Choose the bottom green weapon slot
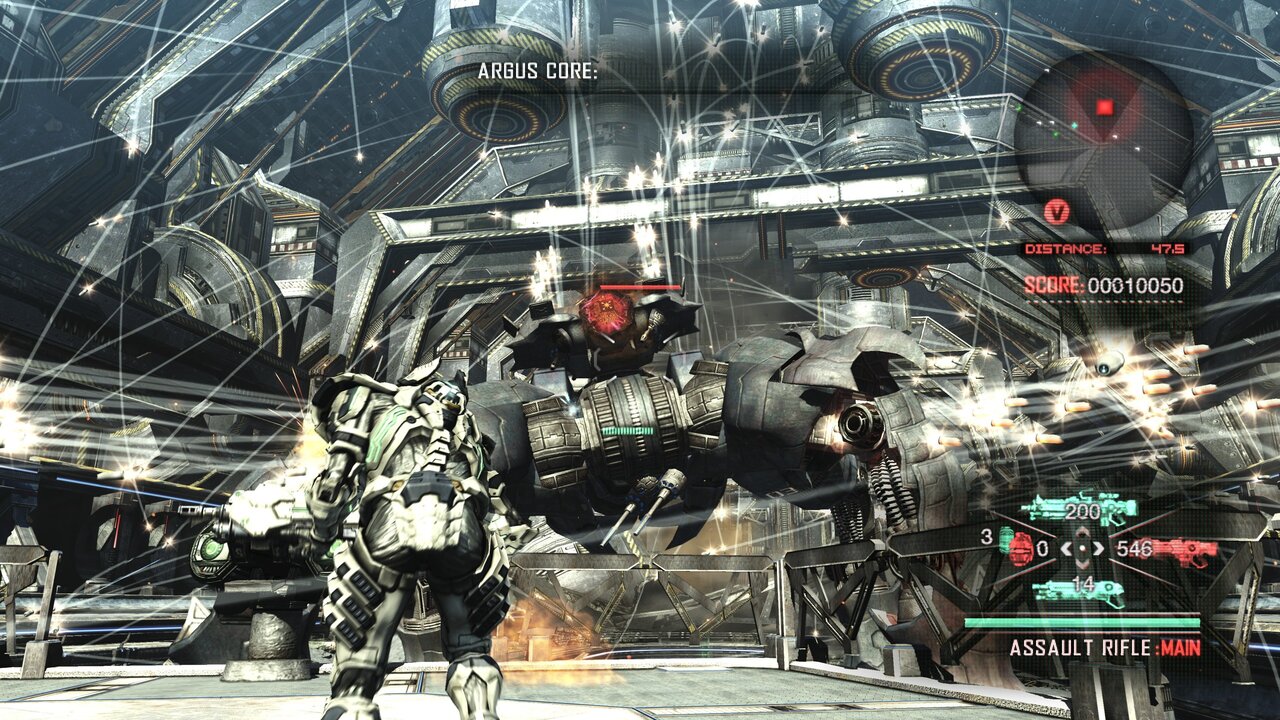The height and width of the screenshot is (720, 1280). tap(1079, 590)
